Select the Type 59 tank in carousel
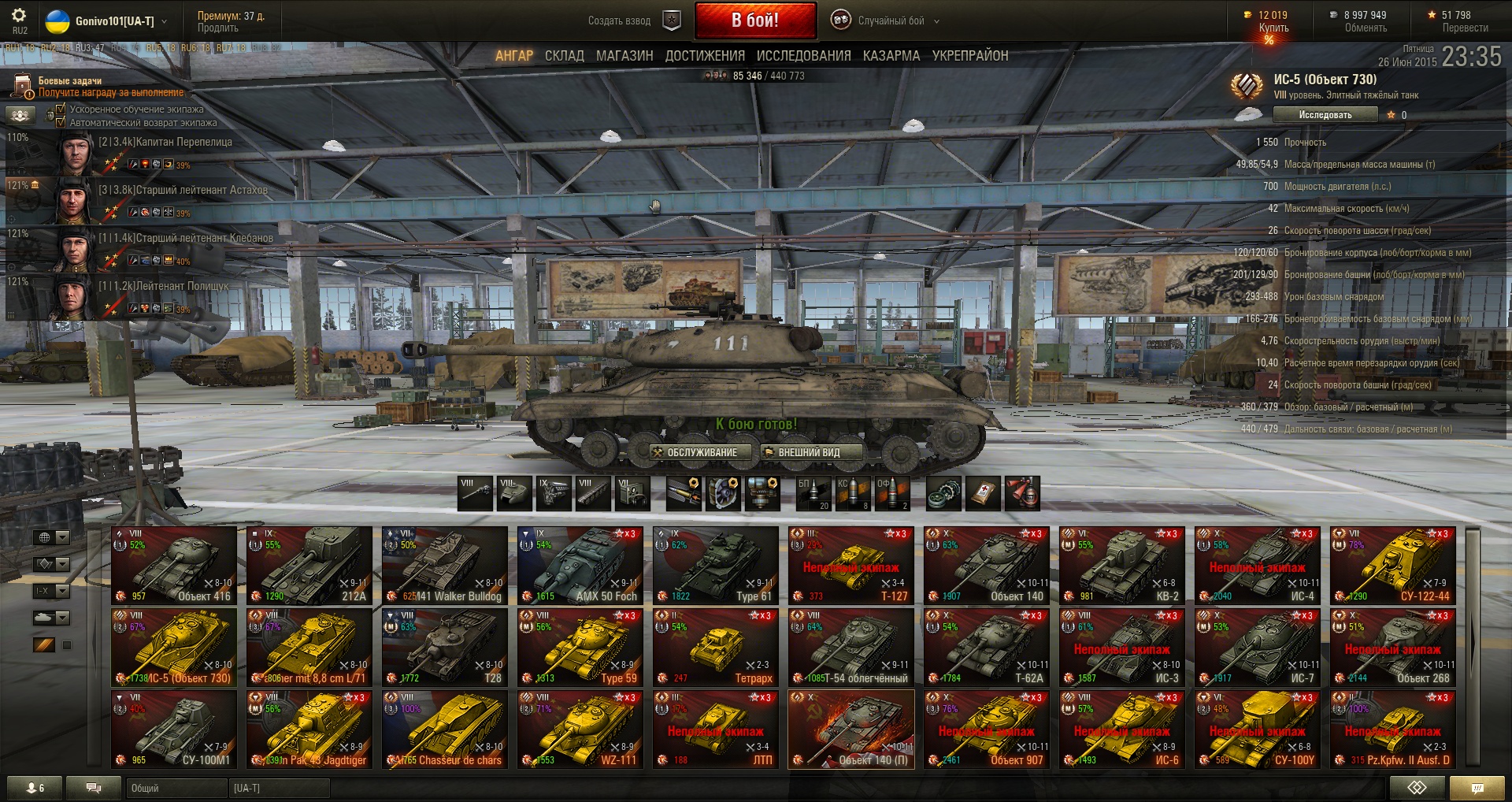 (580, 647)
